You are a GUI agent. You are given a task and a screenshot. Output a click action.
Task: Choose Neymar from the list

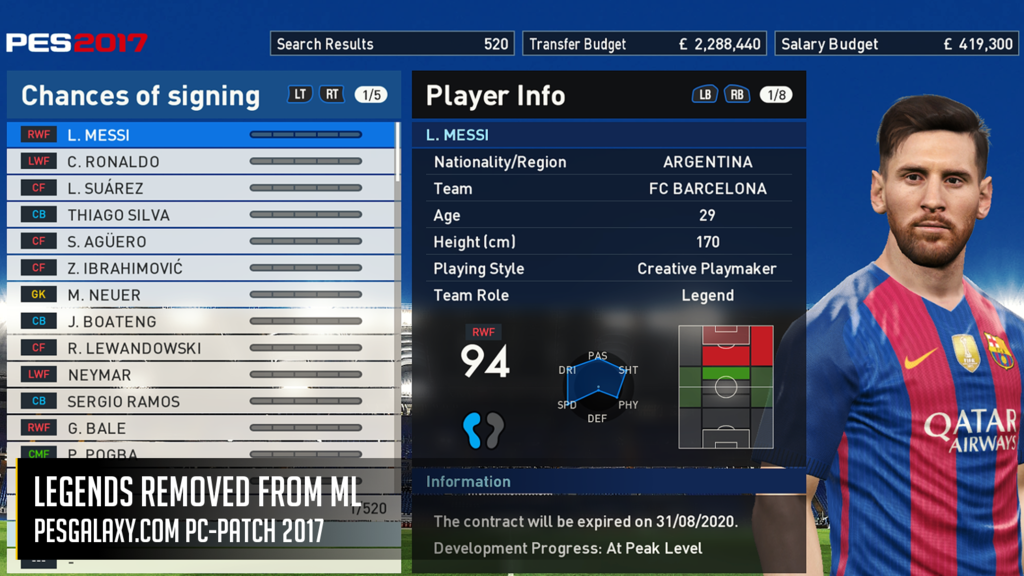coord(200,375)
